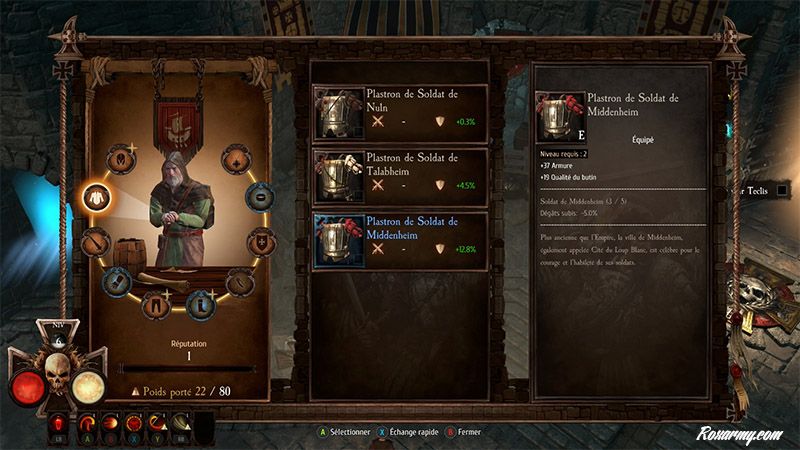800x450 pixels.
Task: Pick the Plastron de Soldat de Middenheim row
Action: point(400,240)
